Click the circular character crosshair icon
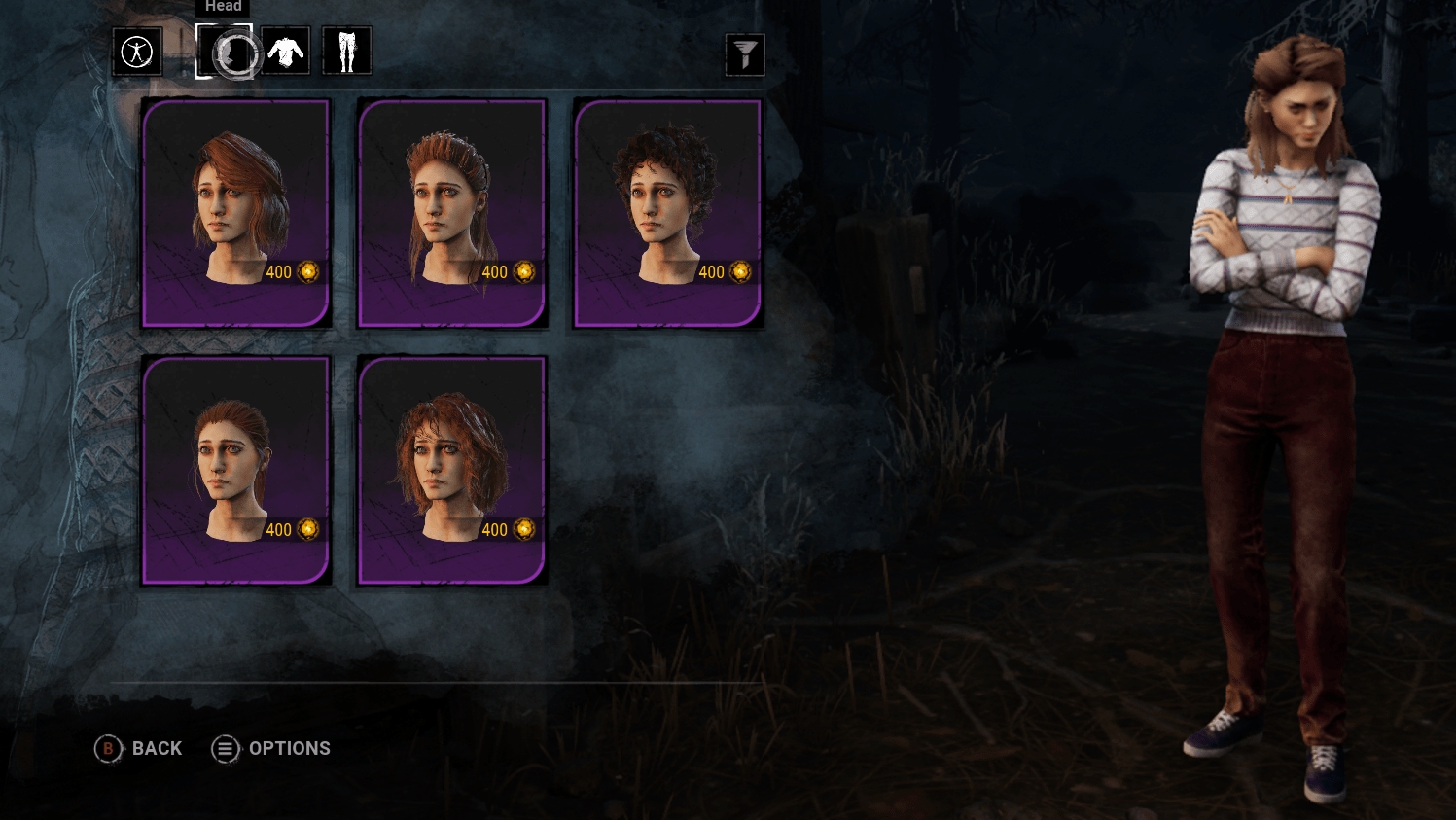This screenshot has height=820, width=1456. [x=136, y=52]
